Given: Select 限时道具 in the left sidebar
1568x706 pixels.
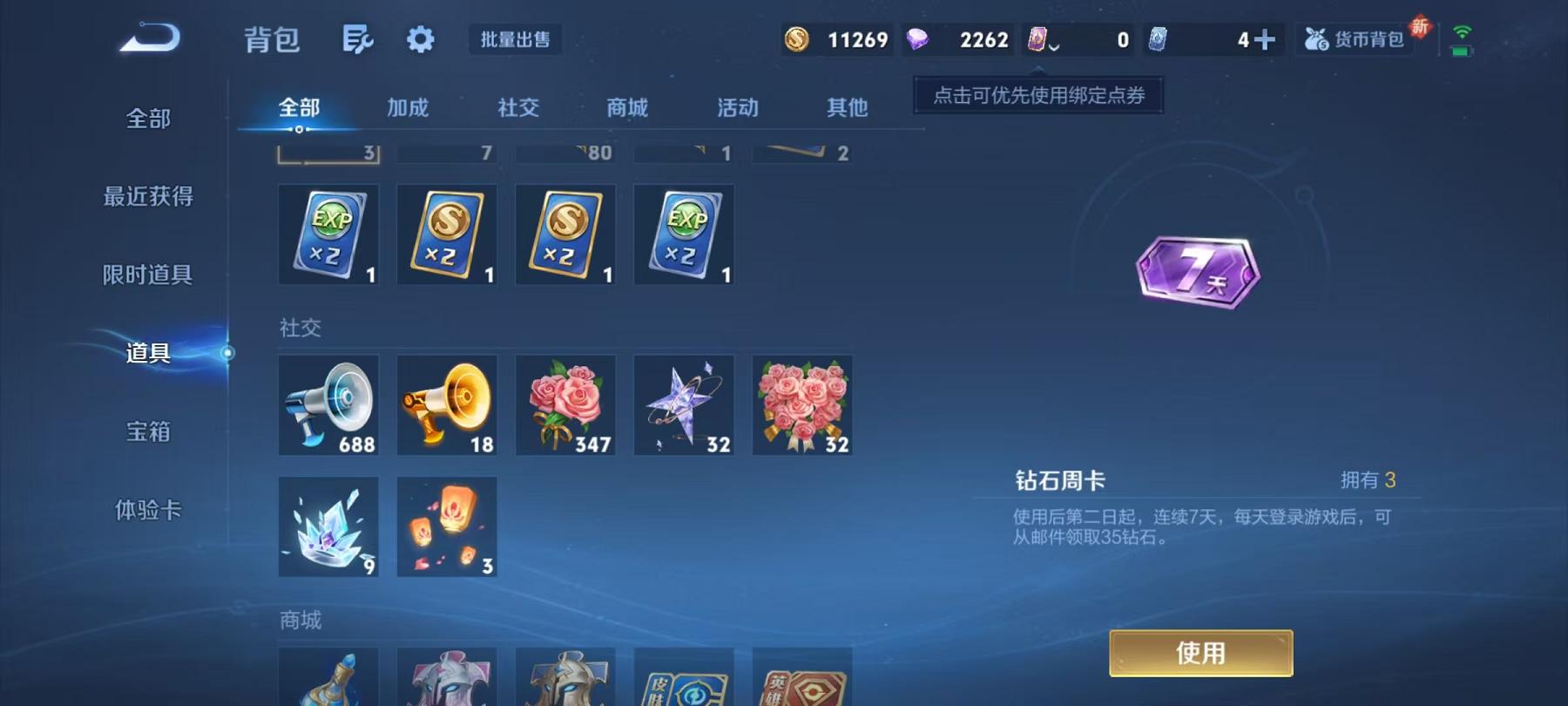Looking at the screenshot, I should (146, 275).
